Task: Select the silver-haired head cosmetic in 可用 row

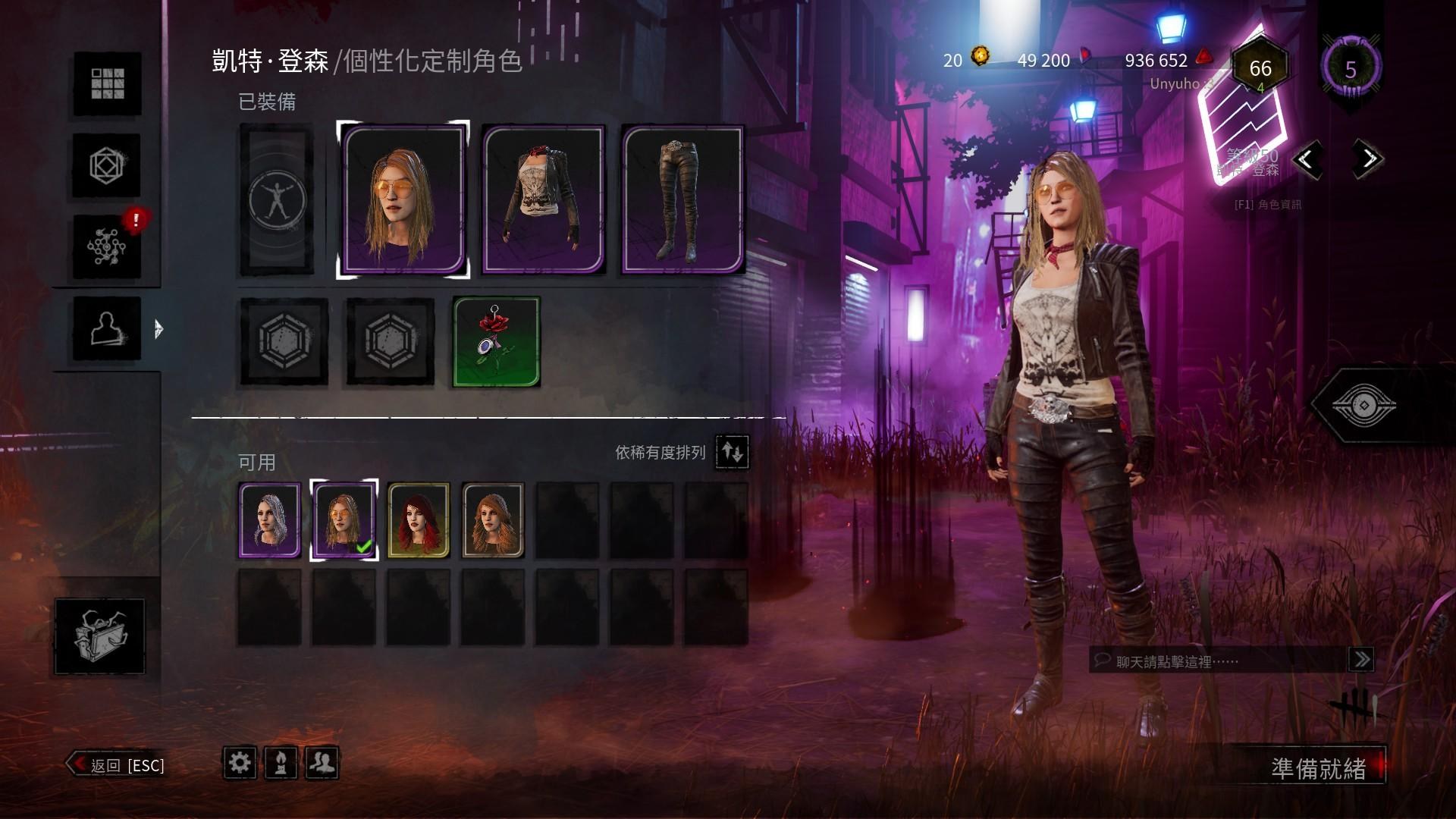Action: 270,519
